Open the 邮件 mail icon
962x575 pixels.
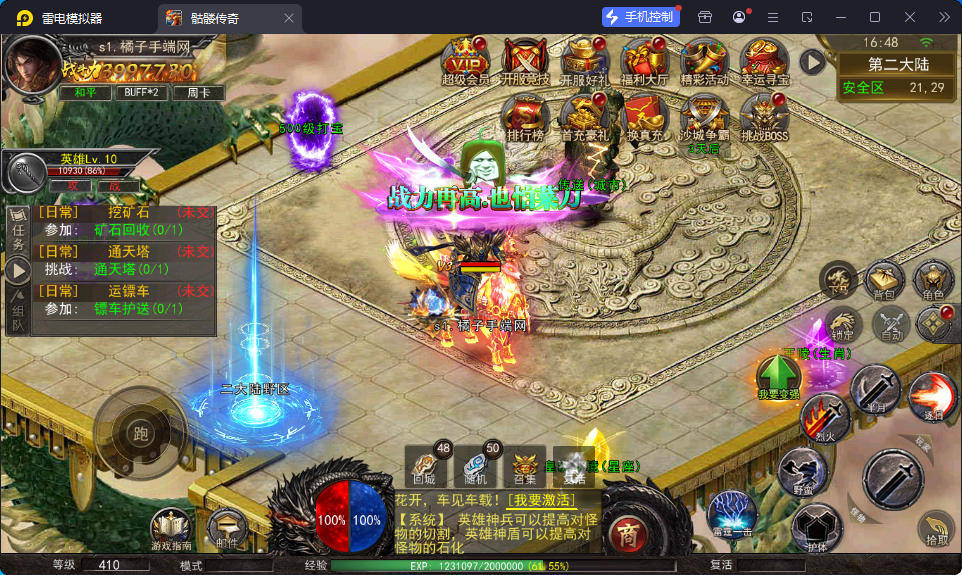(228, 529)
